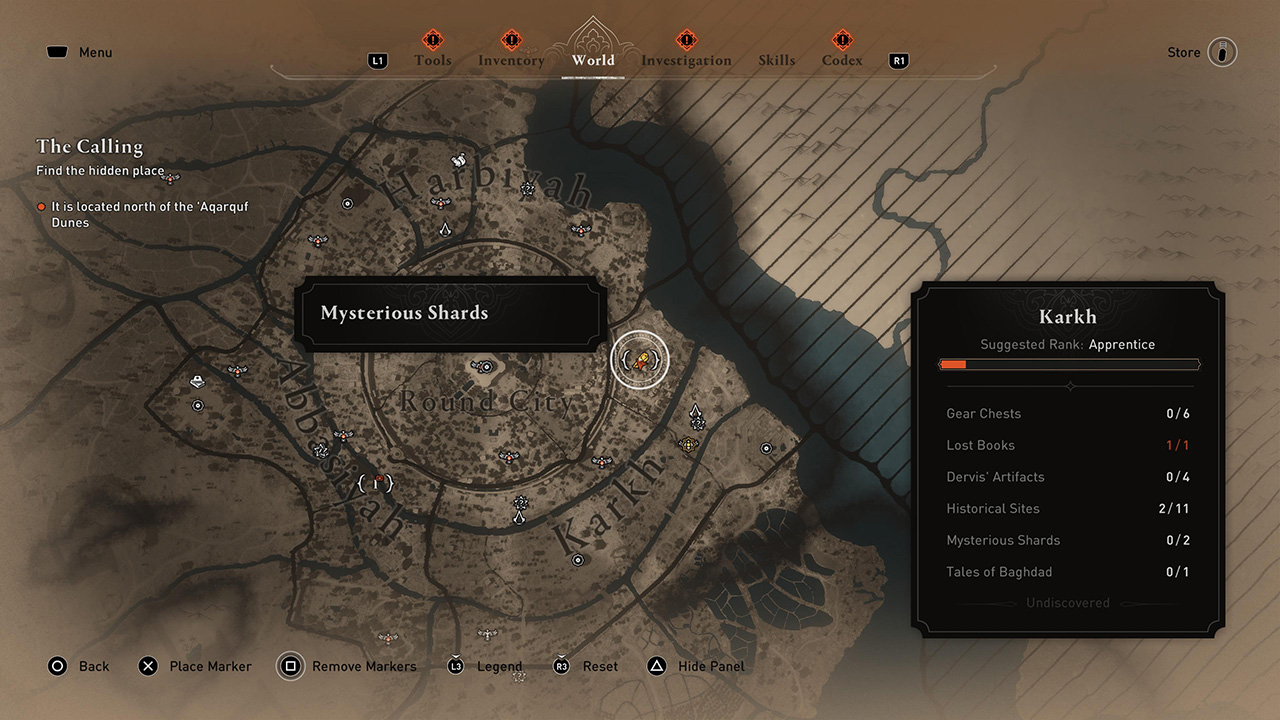Click the L1 shoulder button icon beside Tools

(x=377, y=60)
